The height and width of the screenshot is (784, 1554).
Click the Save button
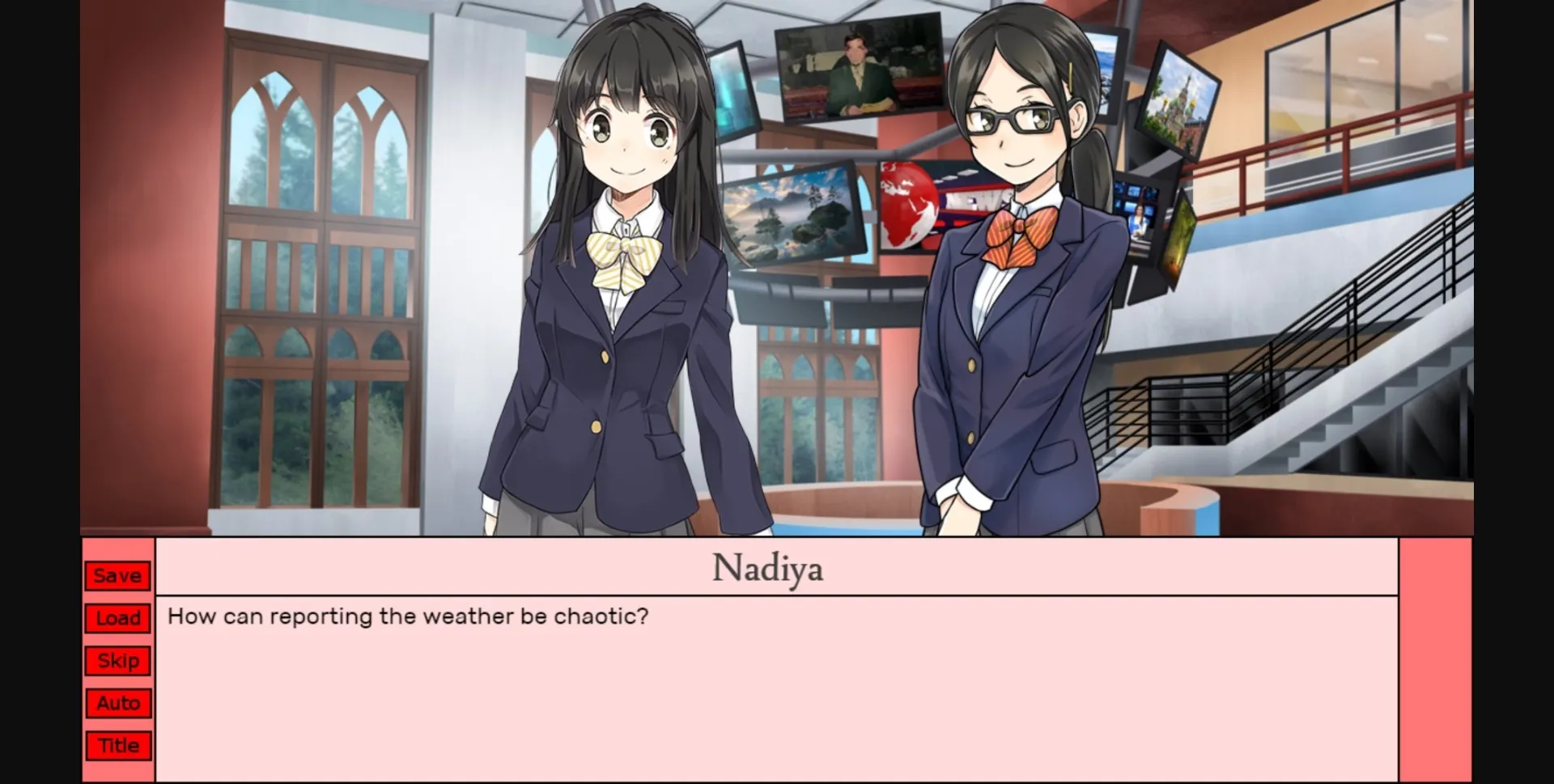[x=117, y=575]
